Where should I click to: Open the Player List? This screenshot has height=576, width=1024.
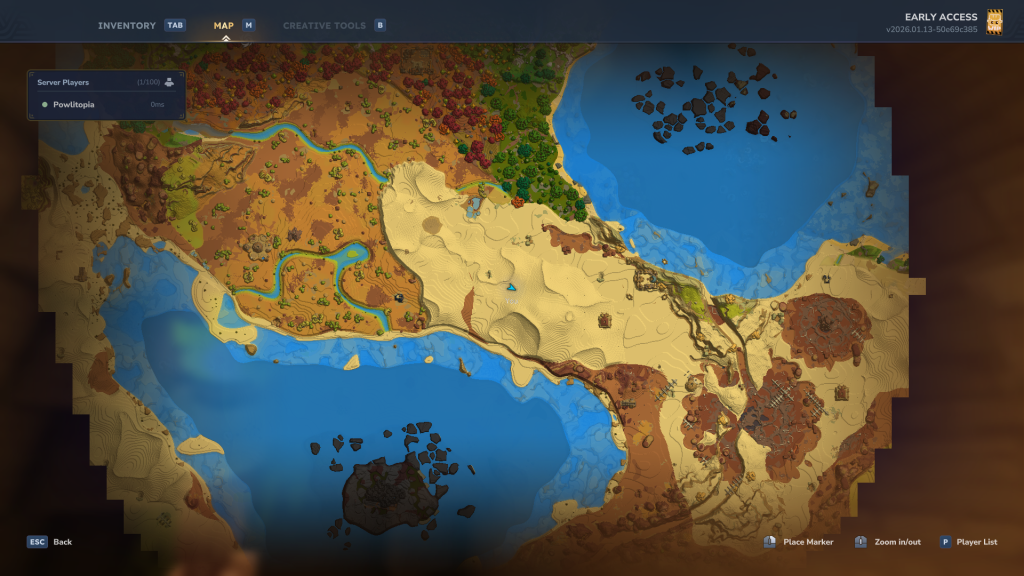(968, 542)
